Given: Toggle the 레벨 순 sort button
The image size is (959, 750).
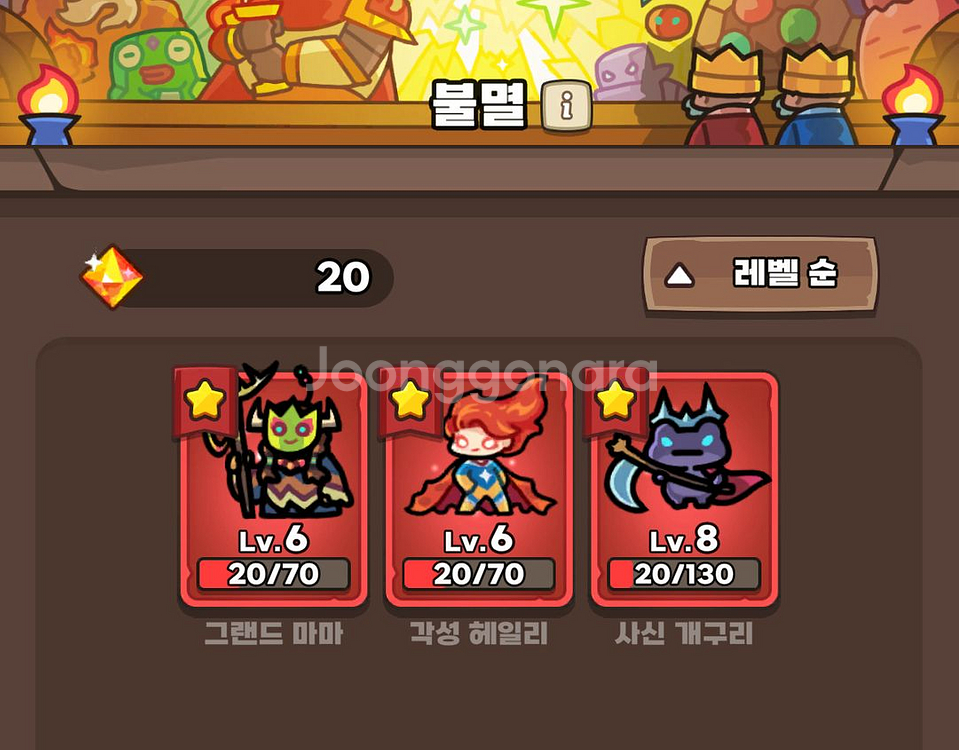Looking at the screenshot, I should point(760,275).
